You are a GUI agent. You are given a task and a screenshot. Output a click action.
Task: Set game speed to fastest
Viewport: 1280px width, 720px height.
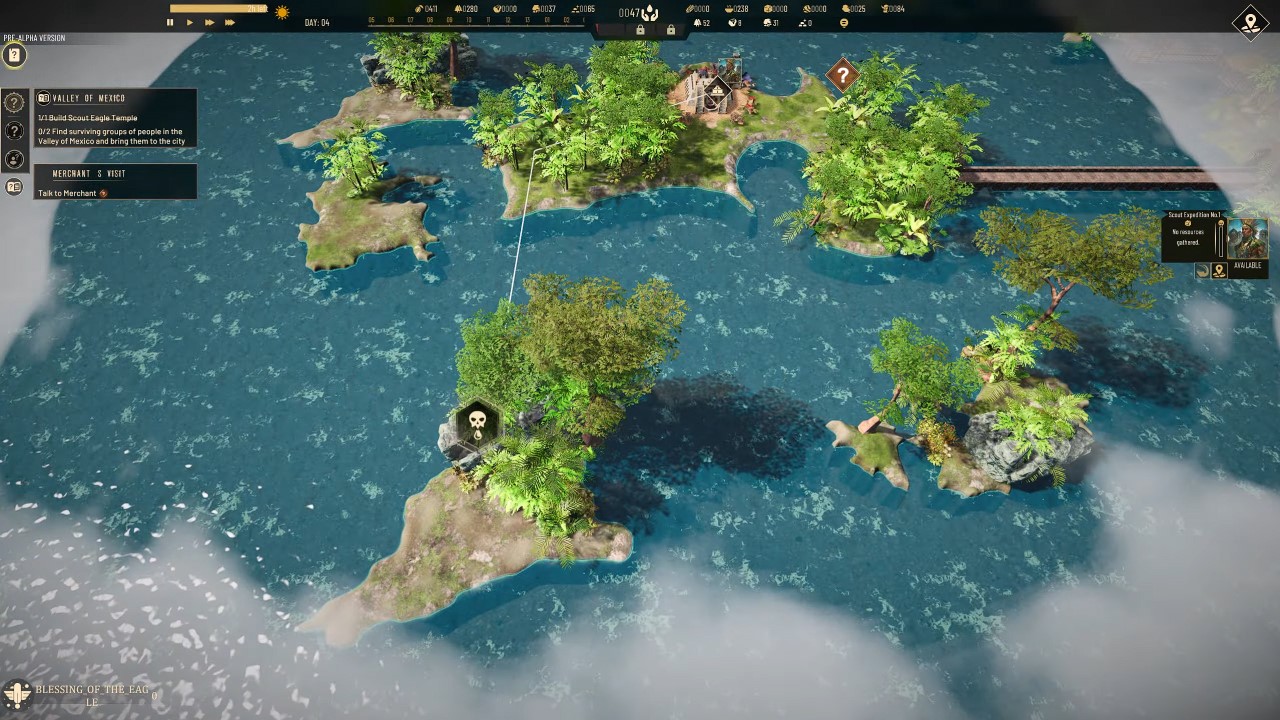coord(230,22)
